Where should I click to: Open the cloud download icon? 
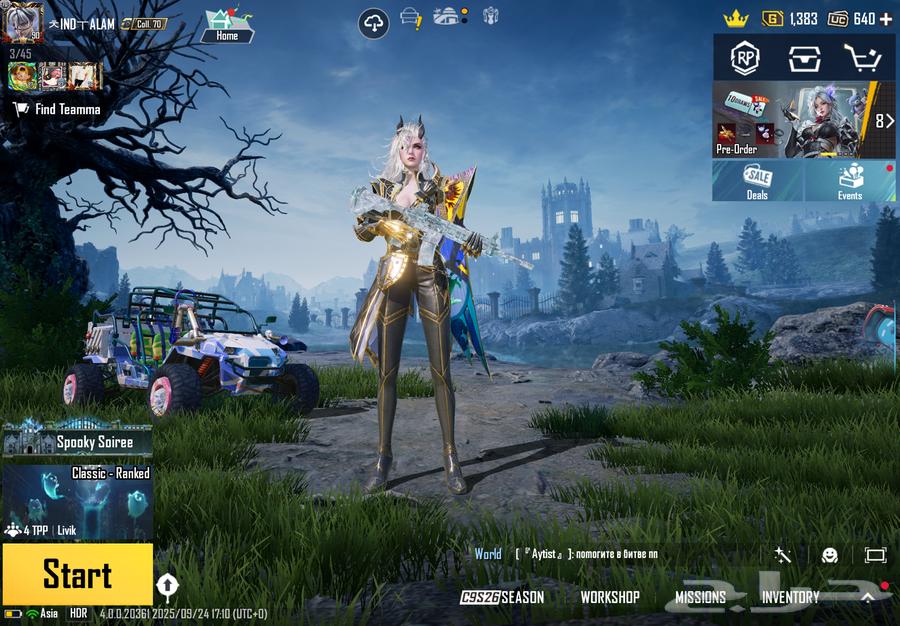(374, 23)
